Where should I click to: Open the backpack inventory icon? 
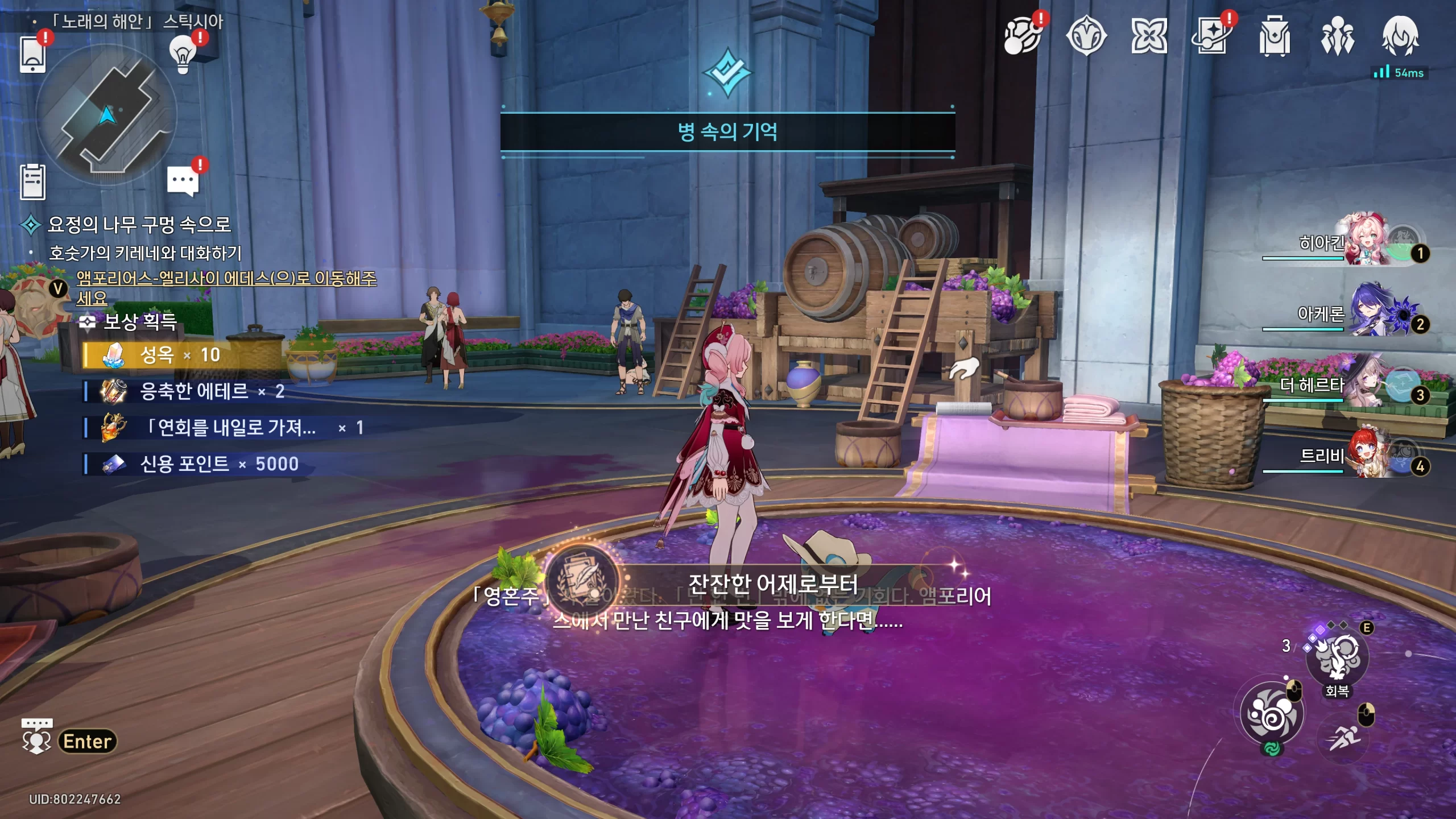point(1275,36)
